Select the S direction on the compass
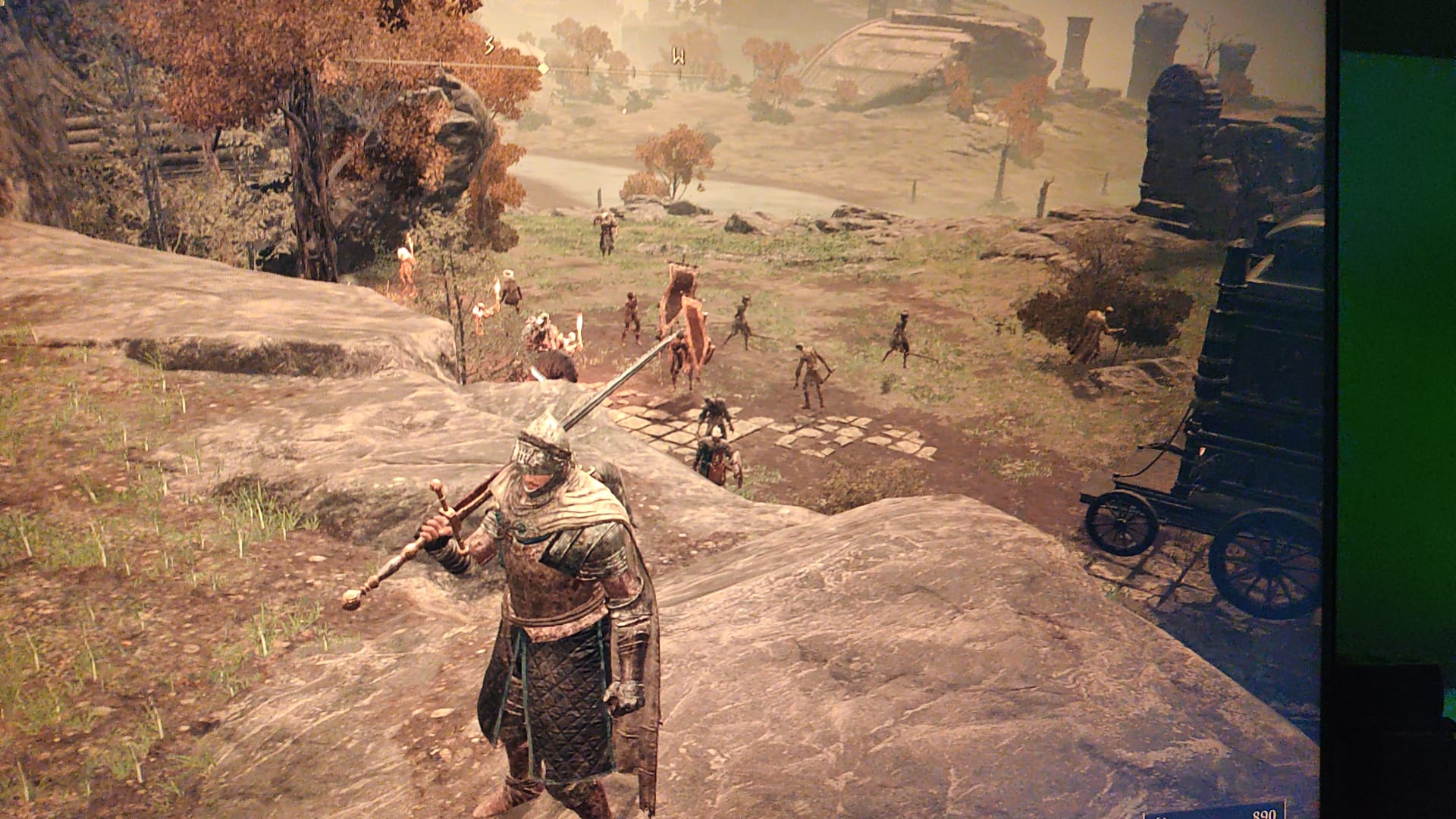The image size is (1456, 819). pos(490,46)
